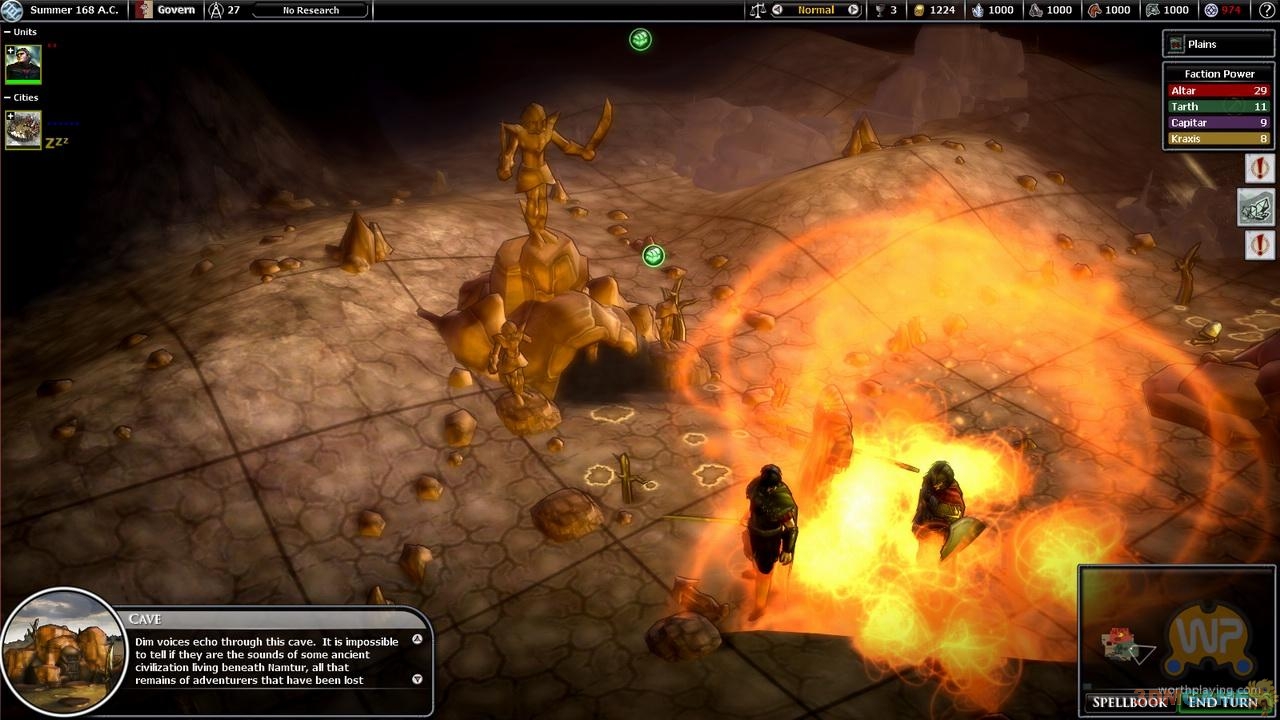Screen dimensions: 1280x720
Task: Open help with the question mark button
Action: pos(1267,10)
